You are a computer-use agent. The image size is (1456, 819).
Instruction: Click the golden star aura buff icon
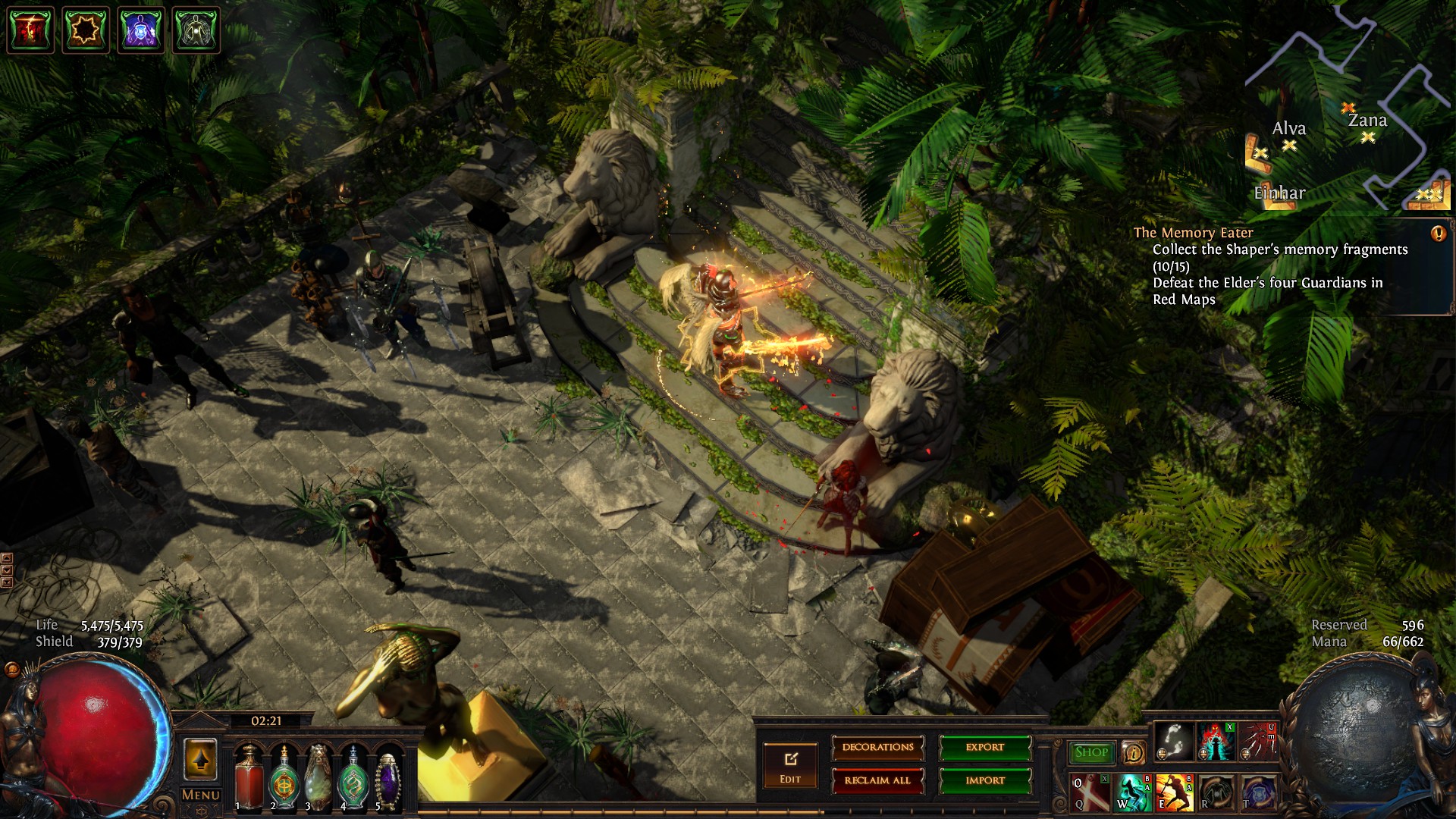point(86,30)
